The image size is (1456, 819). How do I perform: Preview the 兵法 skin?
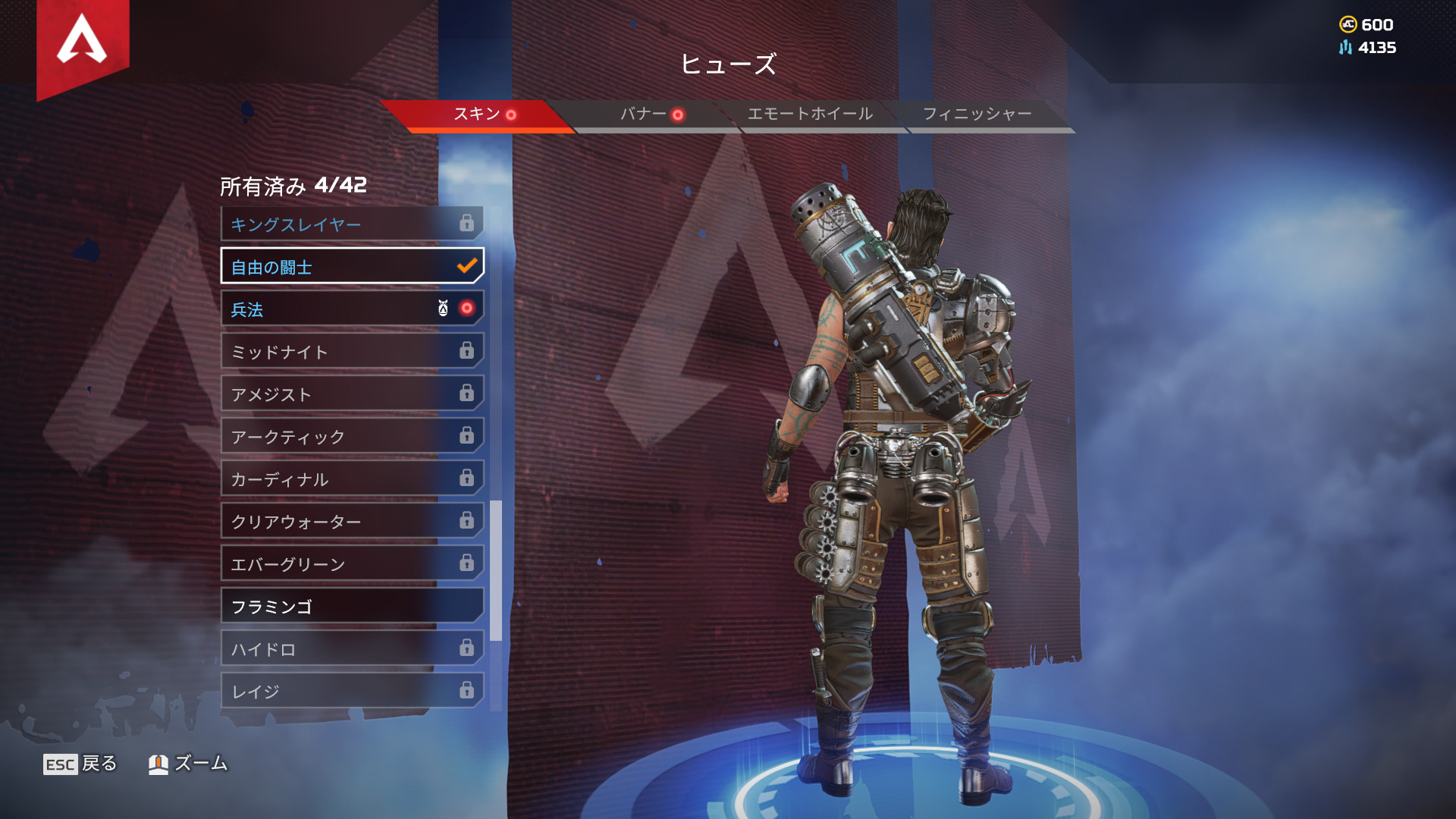click(351, 309)
